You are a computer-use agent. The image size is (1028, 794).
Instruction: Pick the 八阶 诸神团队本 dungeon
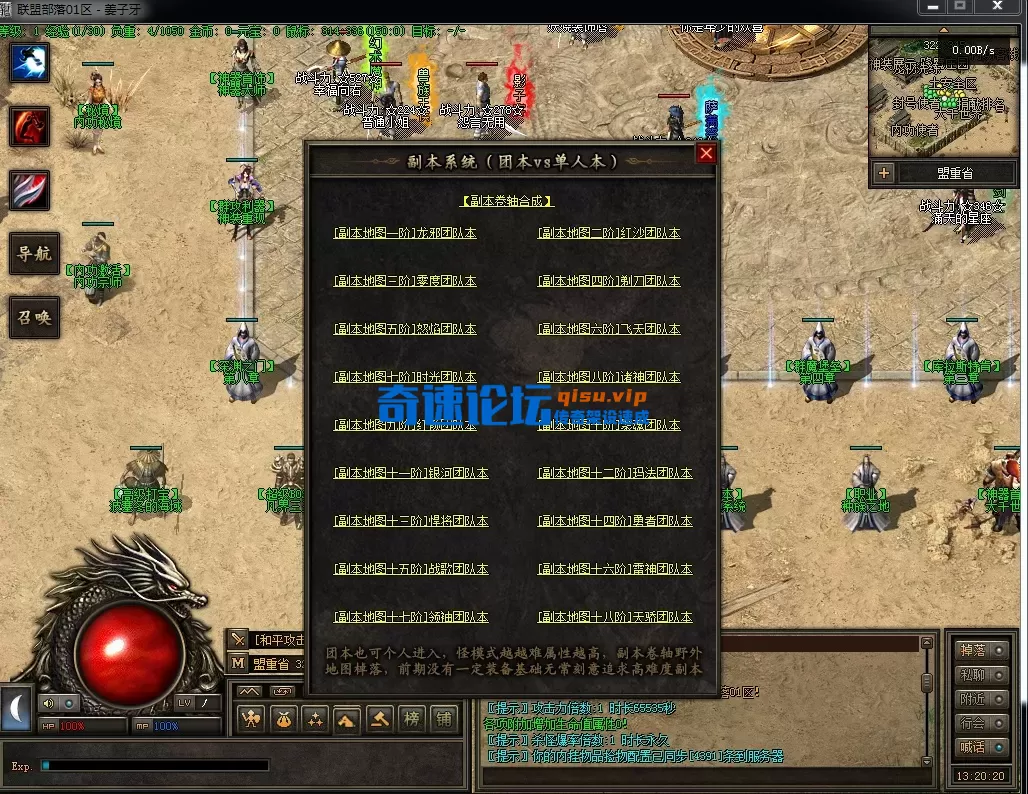click(609, 377)
